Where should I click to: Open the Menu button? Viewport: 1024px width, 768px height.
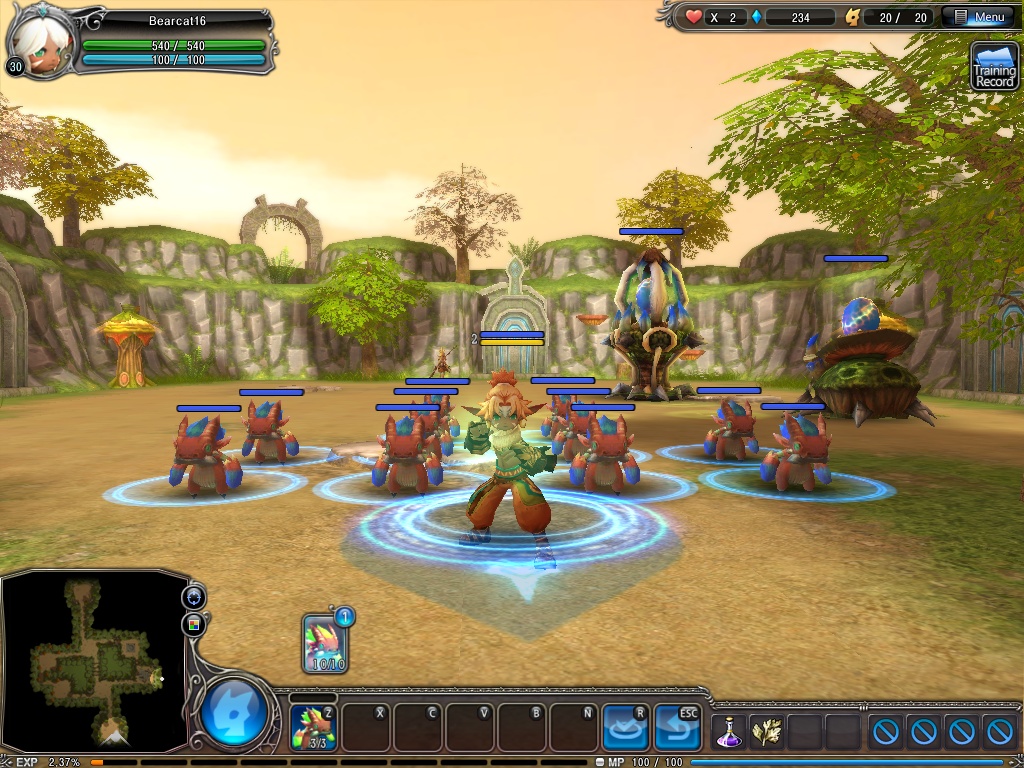980,17
